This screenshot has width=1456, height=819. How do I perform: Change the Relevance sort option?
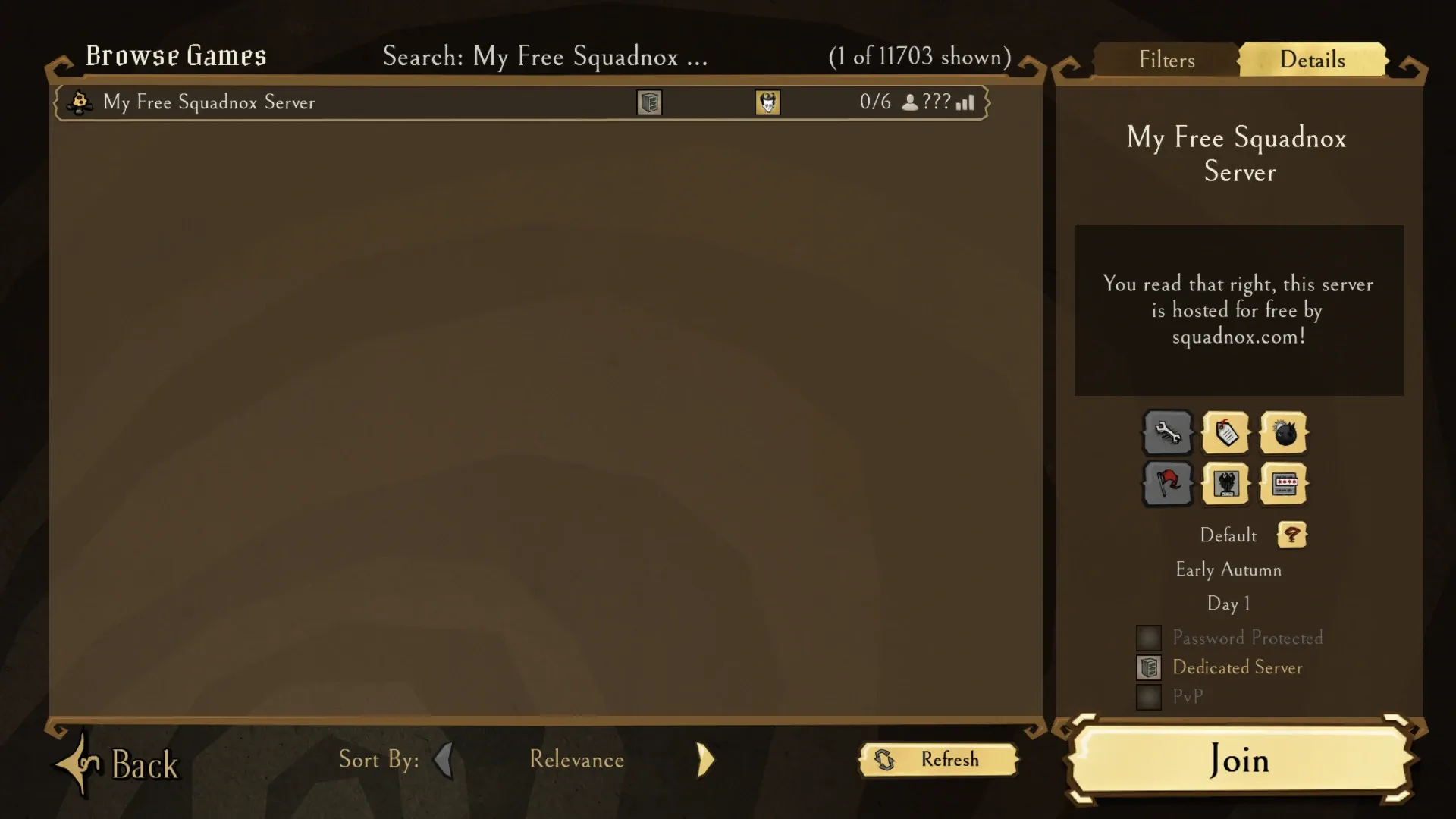tap(576, 760)
